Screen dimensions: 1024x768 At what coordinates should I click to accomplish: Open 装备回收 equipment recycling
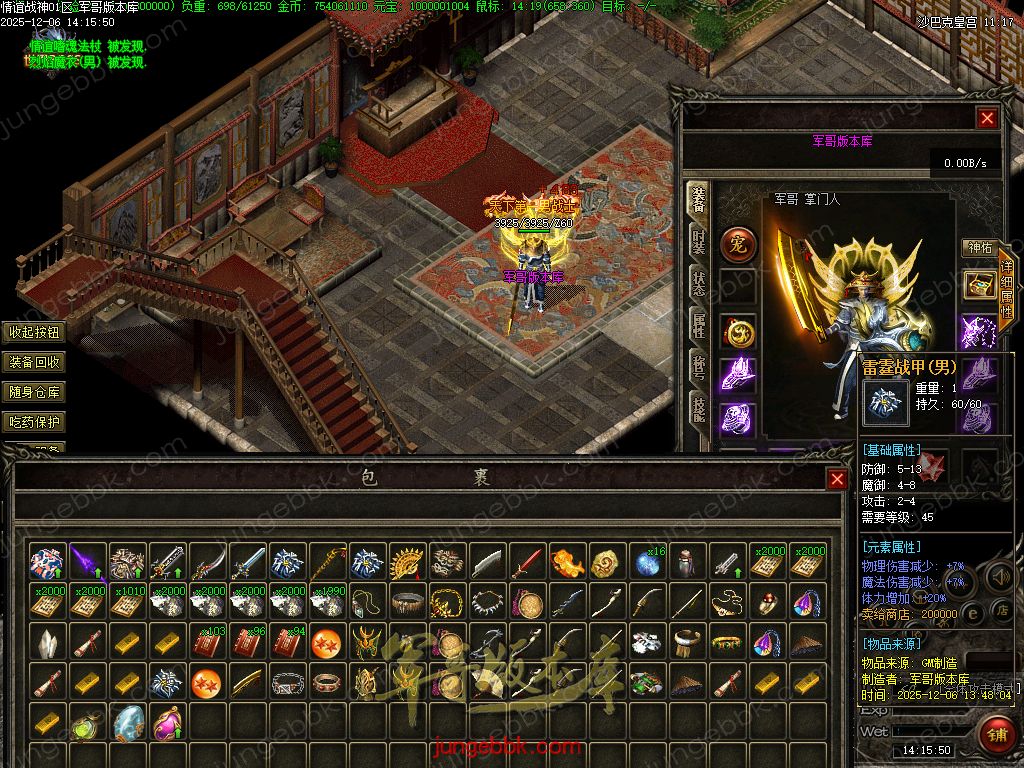[34, 362]
